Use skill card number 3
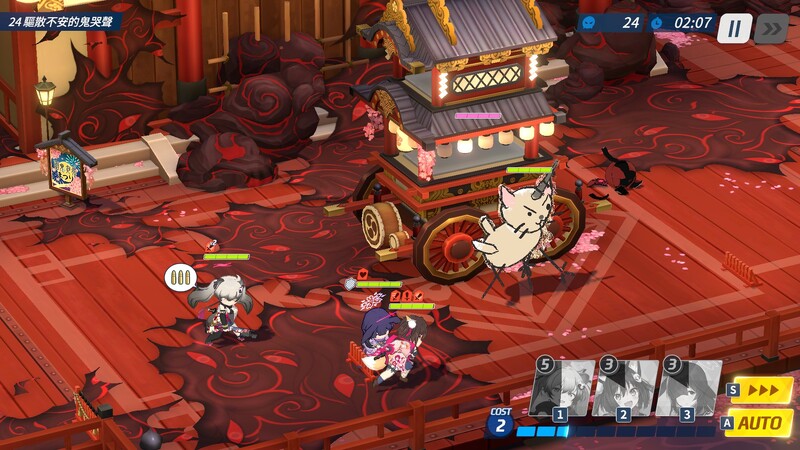 click(x=688, y=388)
